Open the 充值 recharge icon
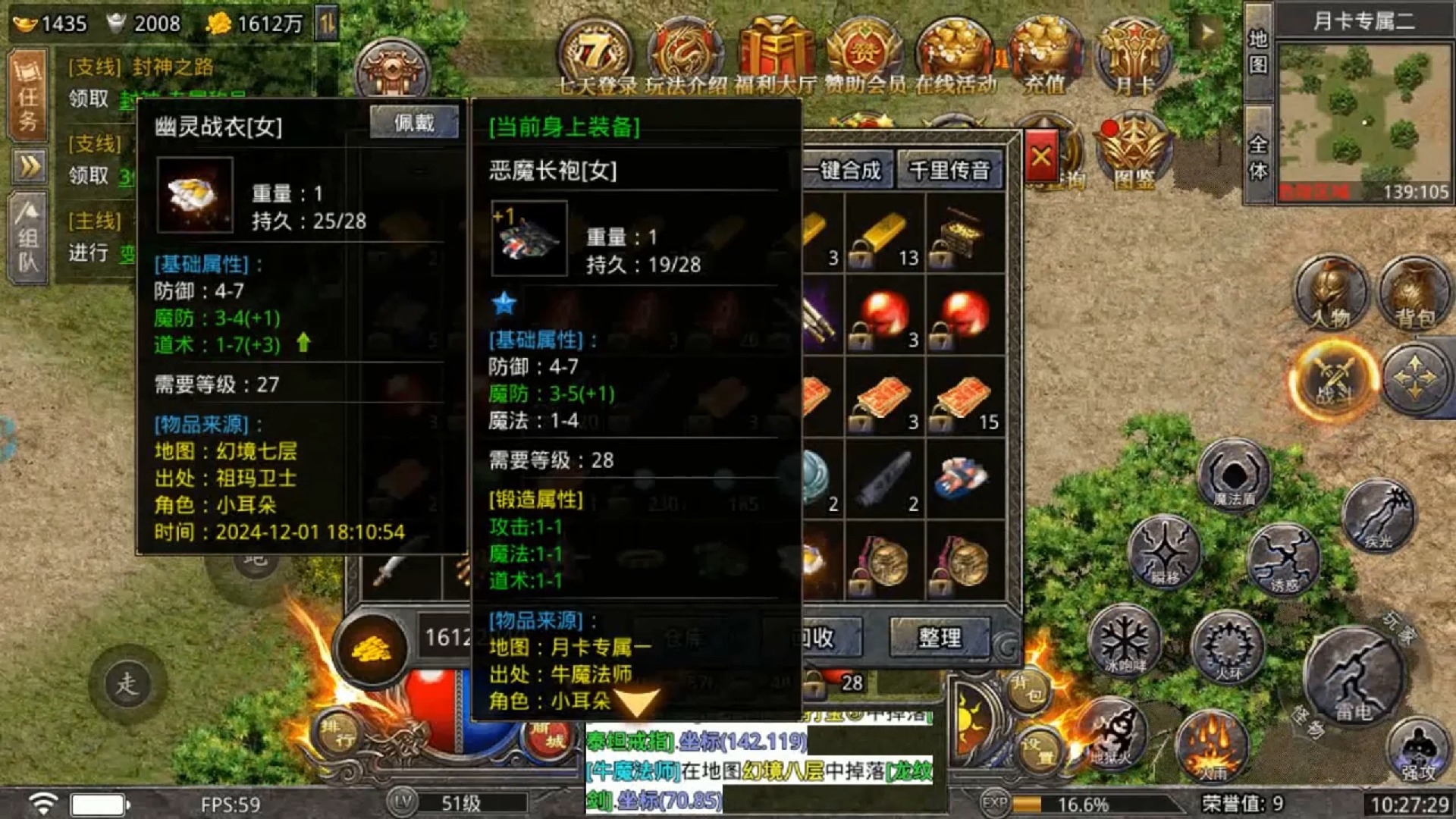1456x819 pixels. [x=1045, y=53]
